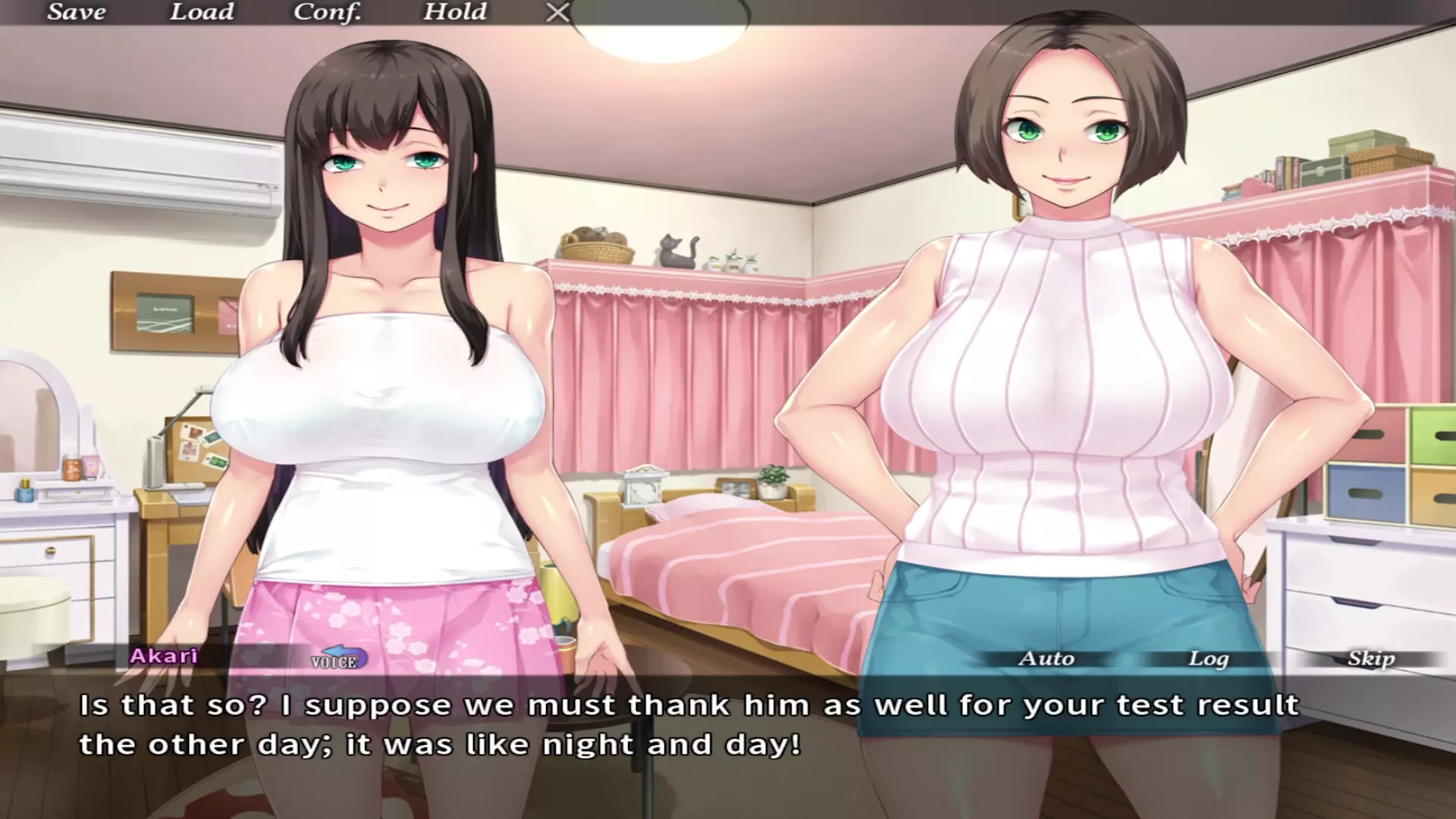Open the dialogue Log
Viewport: 1456px width, 819px height.
click(1208, 658)
